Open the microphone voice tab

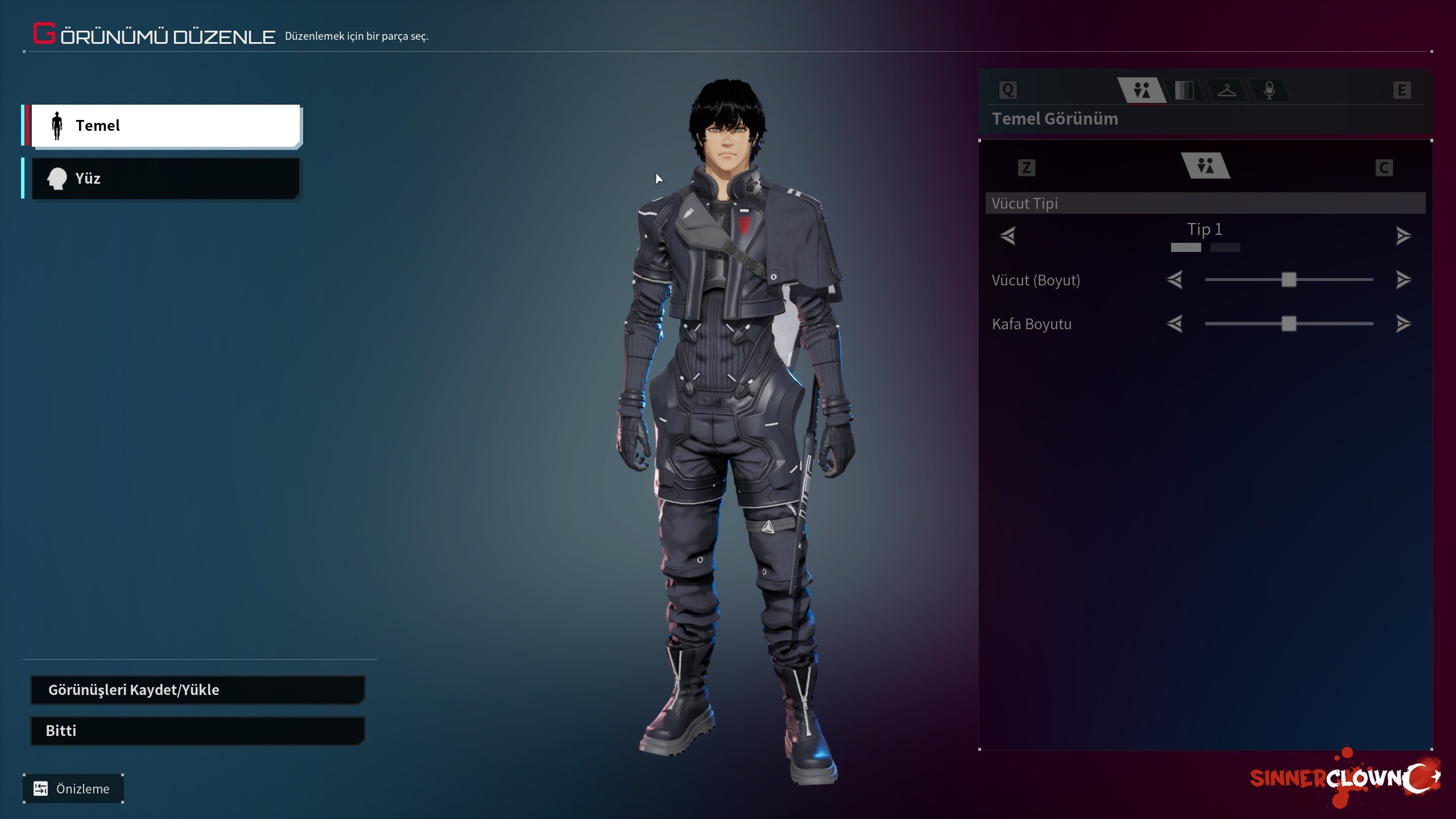pyautogui.click(x=1269, y=90)
